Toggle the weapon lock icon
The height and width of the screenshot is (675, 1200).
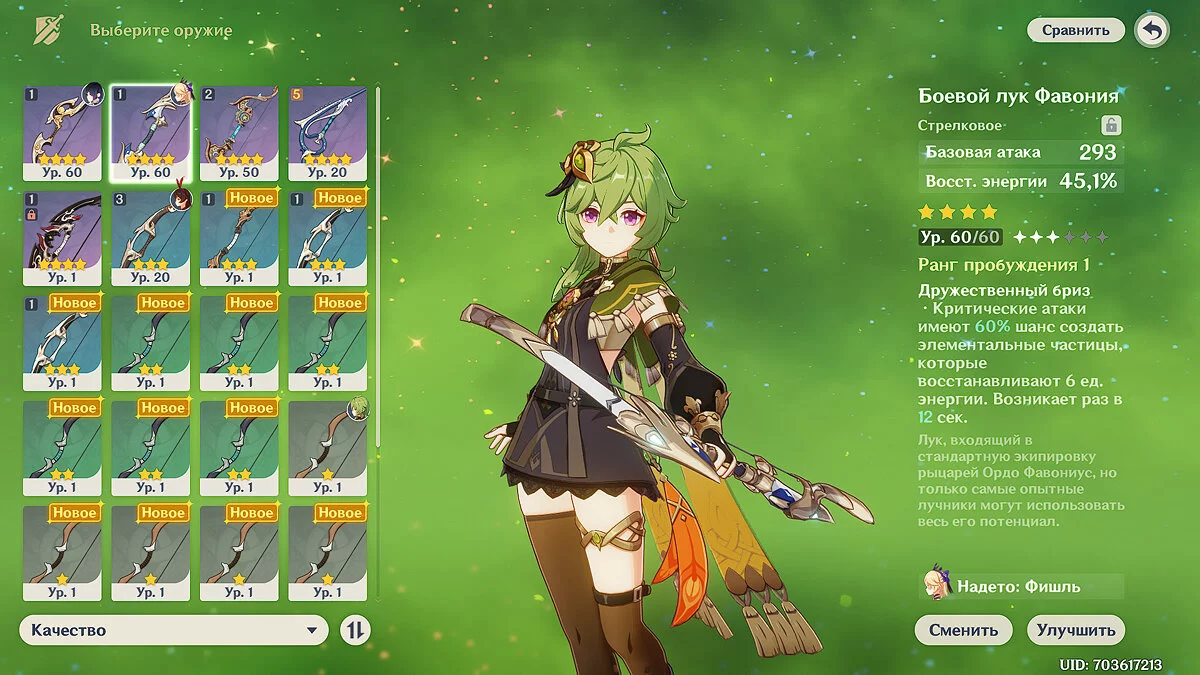pyautogui.click(x=1110, y=125)
